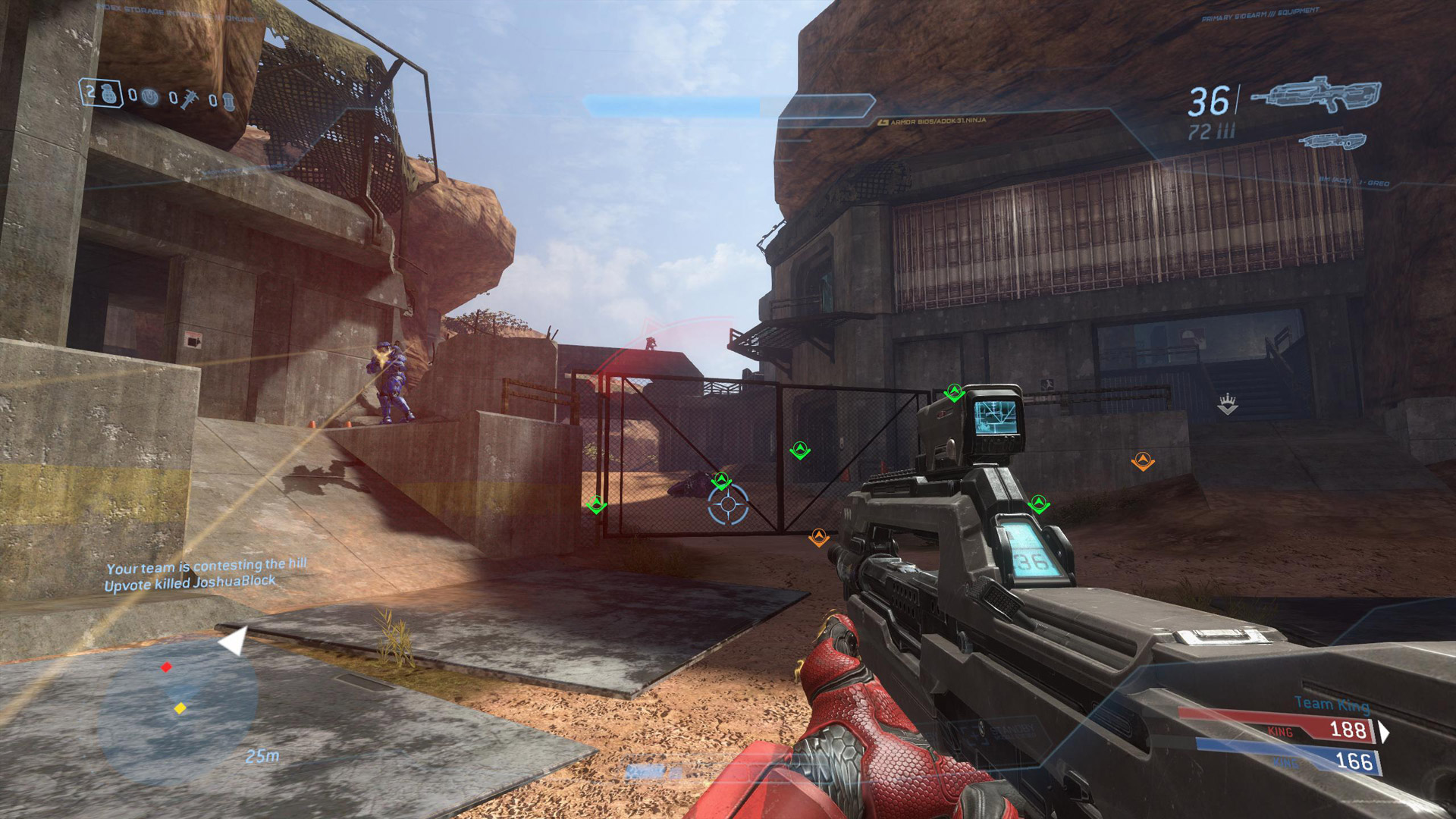This screenshot has height=819, width=1456.
Task: Click the primary battle rifle weapon icon
Action: (1316, 96)
